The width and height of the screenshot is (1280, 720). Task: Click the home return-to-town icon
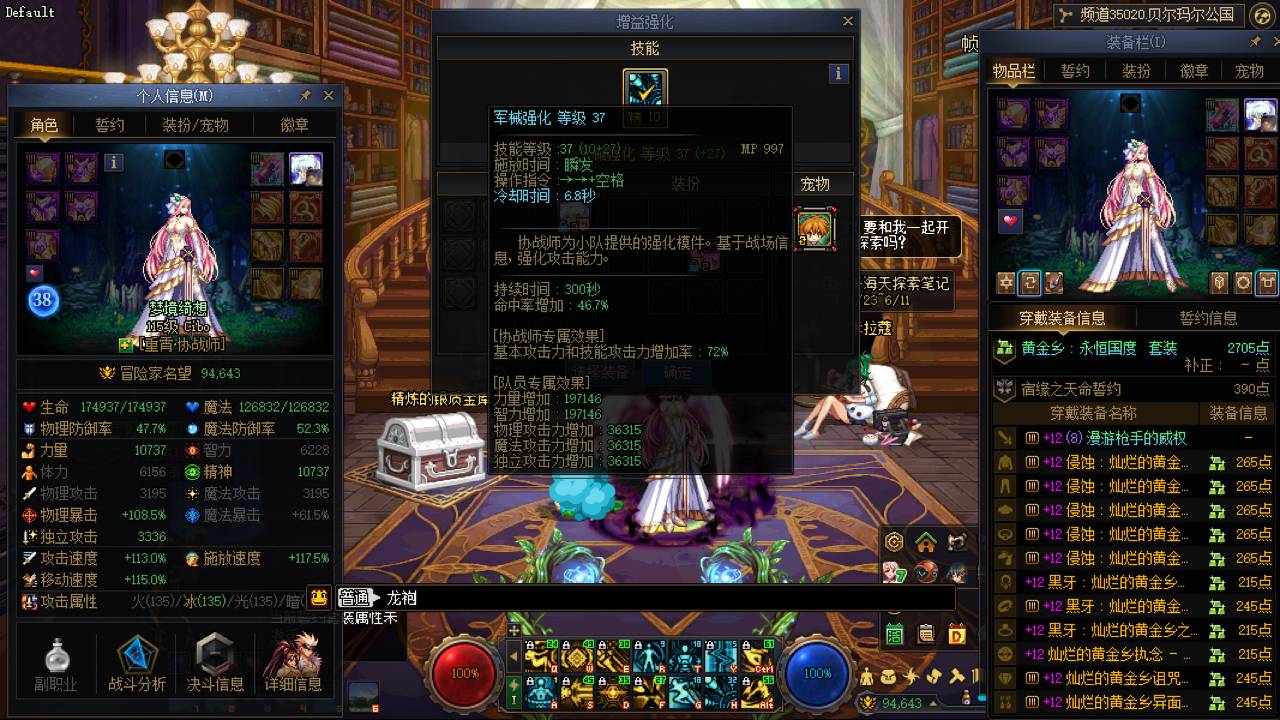(x=925, y=542)
